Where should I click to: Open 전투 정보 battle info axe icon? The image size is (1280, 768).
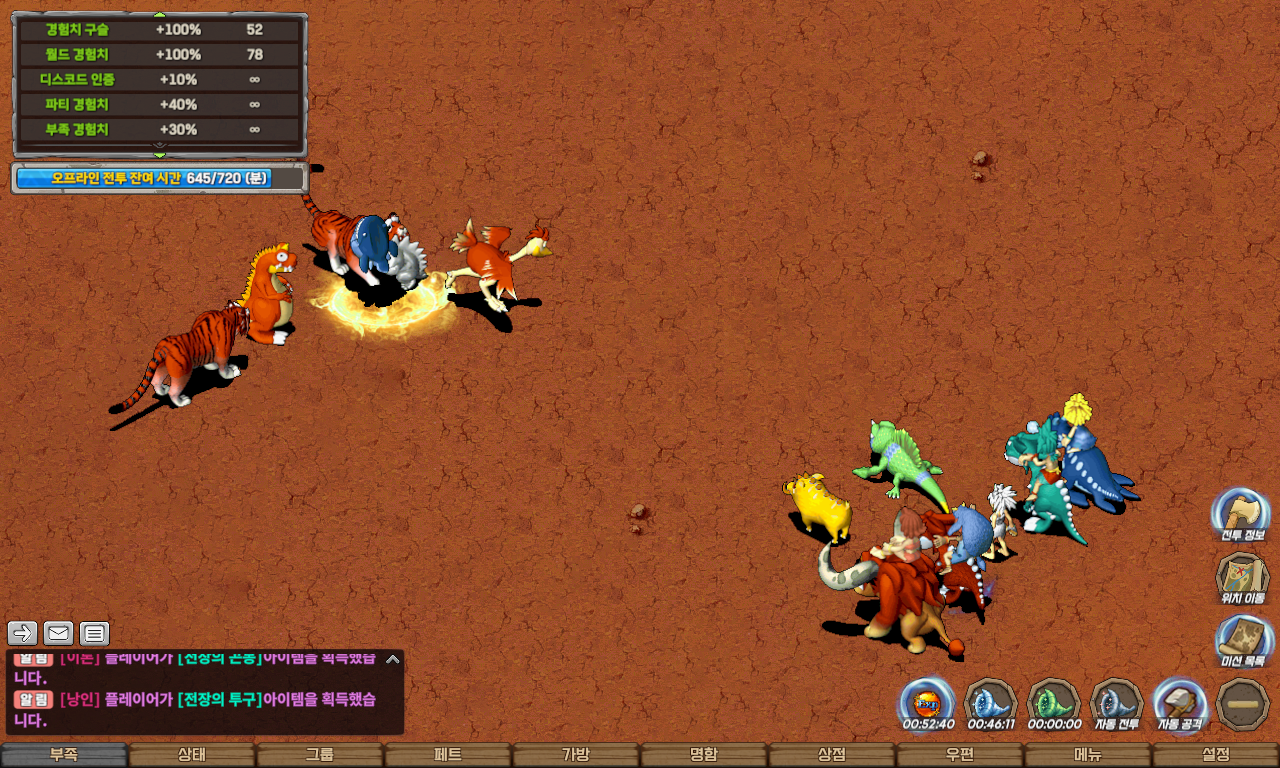[x=1242, y=514]
